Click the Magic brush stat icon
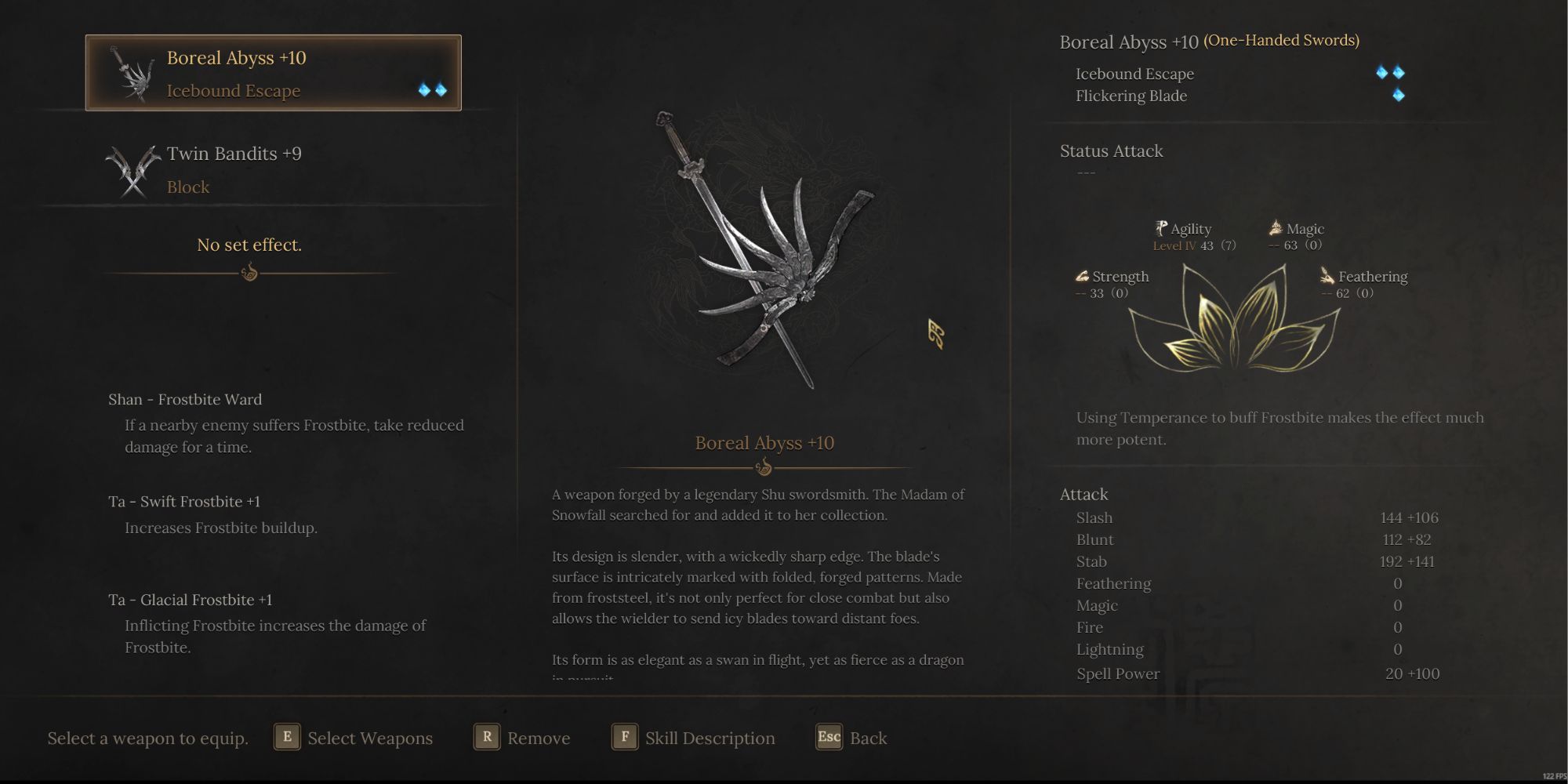The image size is (1568, 784). click(x=1274, y=227)
